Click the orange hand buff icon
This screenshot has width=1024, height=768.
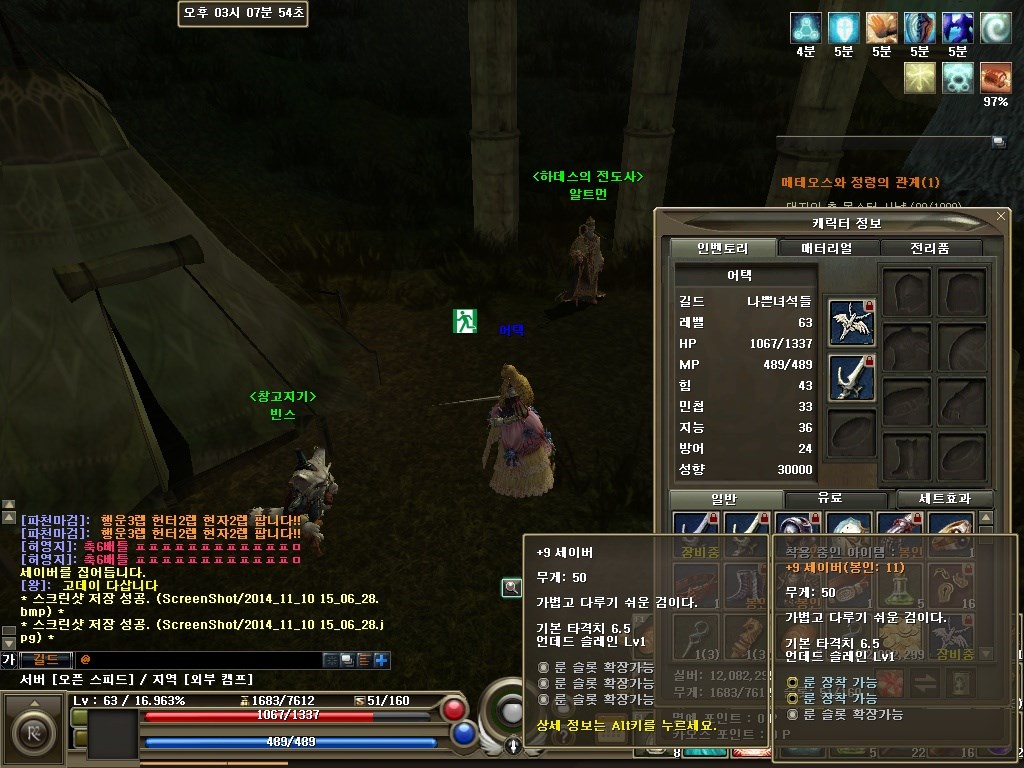881,28
